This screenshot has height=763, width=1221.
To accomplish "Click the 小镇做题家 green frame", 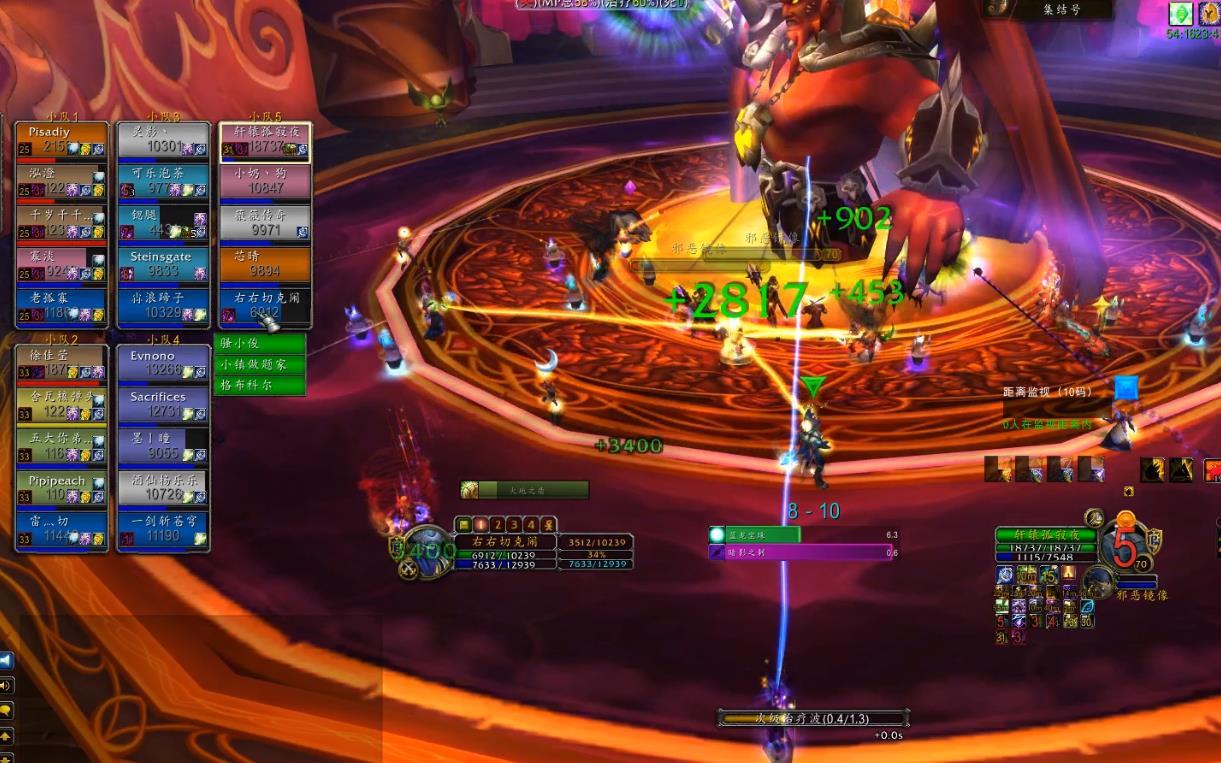I will coord(259,365).
